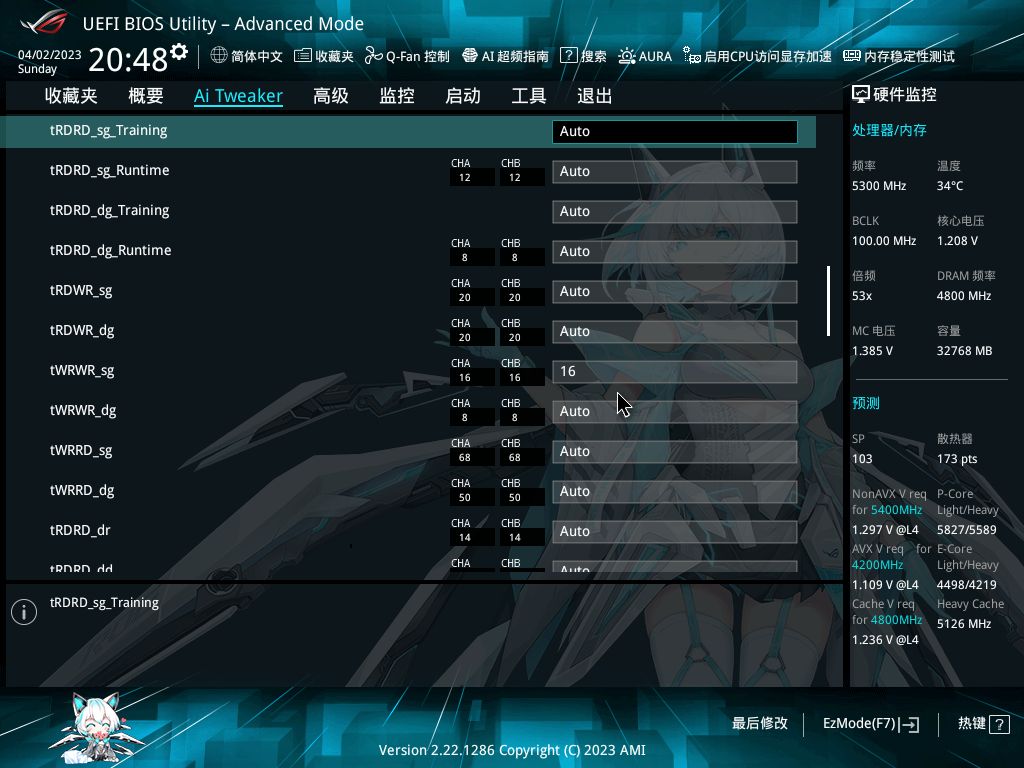Open Q-Fan 控制 from the toolbar
This screenshot has width=1024, height=768.
click(406, 56)
